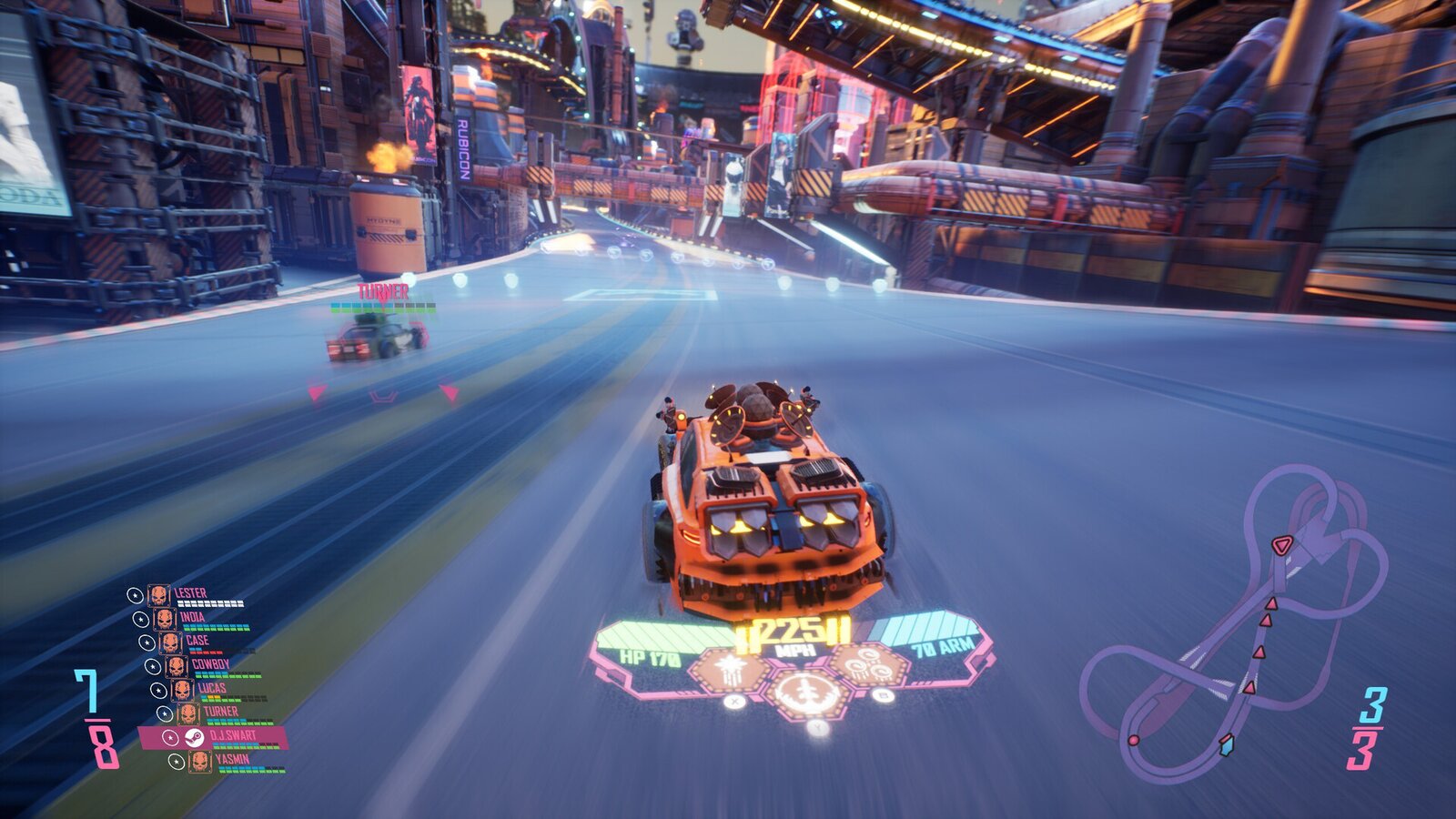Toggle the star circle beside Cowboy's entry

(153, 665)
